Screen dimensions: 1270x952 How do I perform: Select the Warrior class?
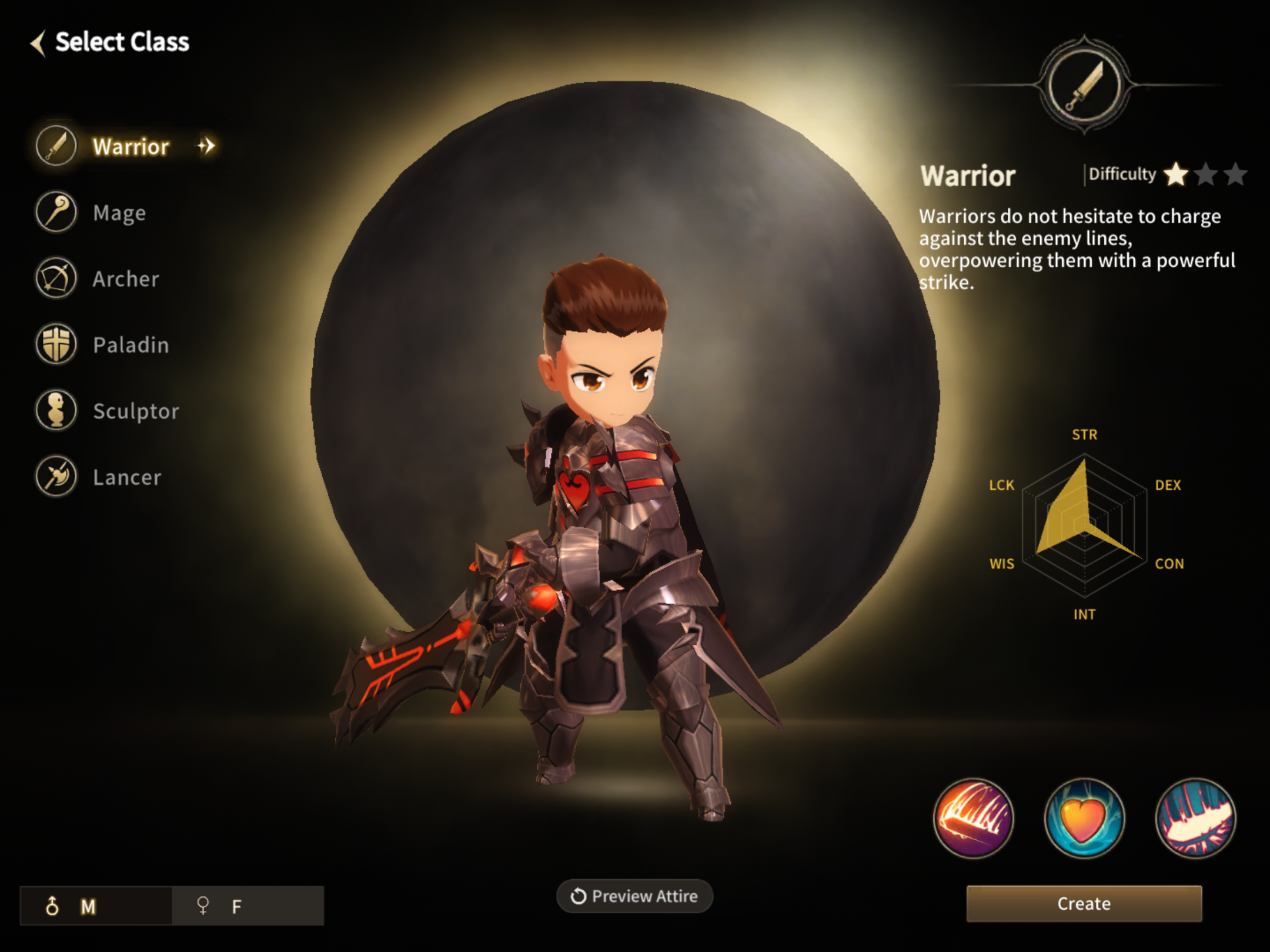129,146
